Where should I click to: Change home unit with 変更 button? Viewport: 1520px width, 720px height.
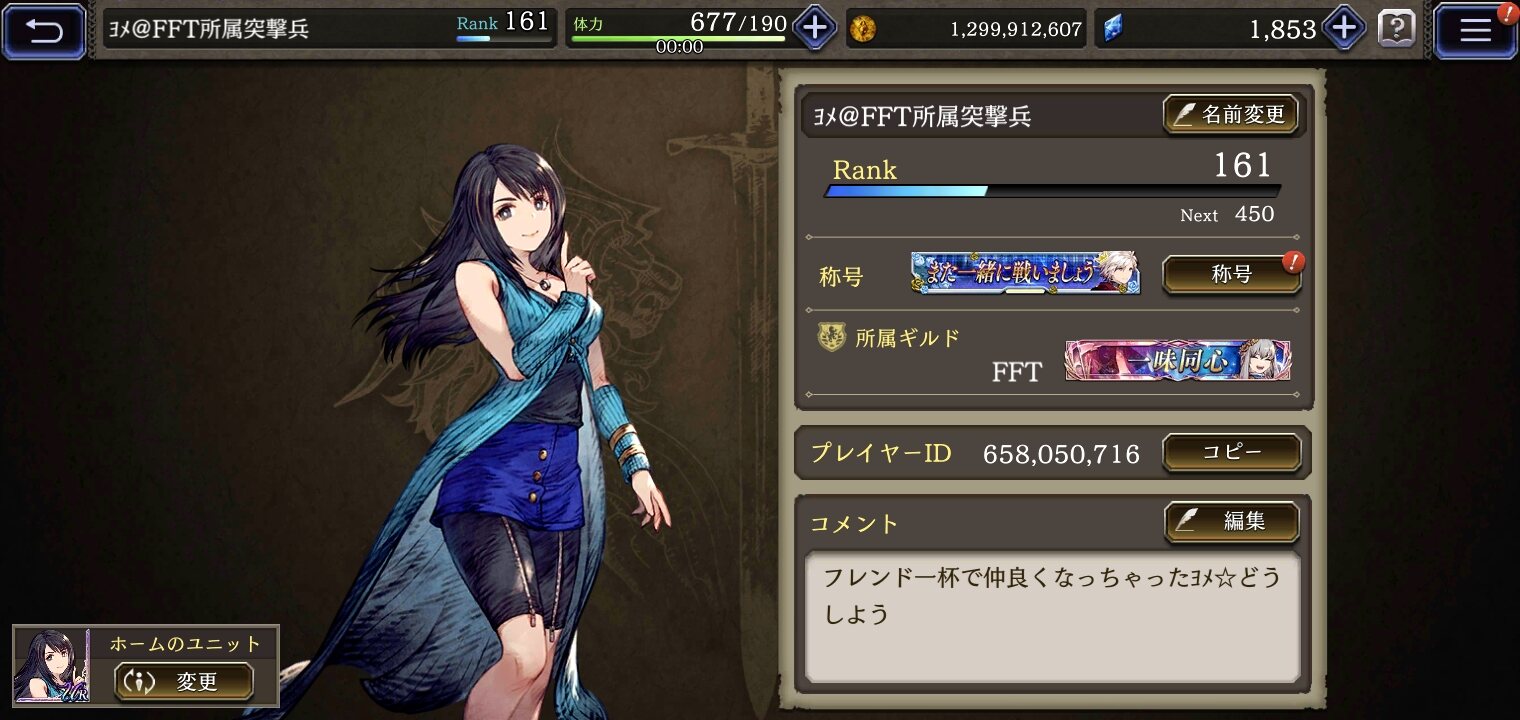tap(184, 682)
